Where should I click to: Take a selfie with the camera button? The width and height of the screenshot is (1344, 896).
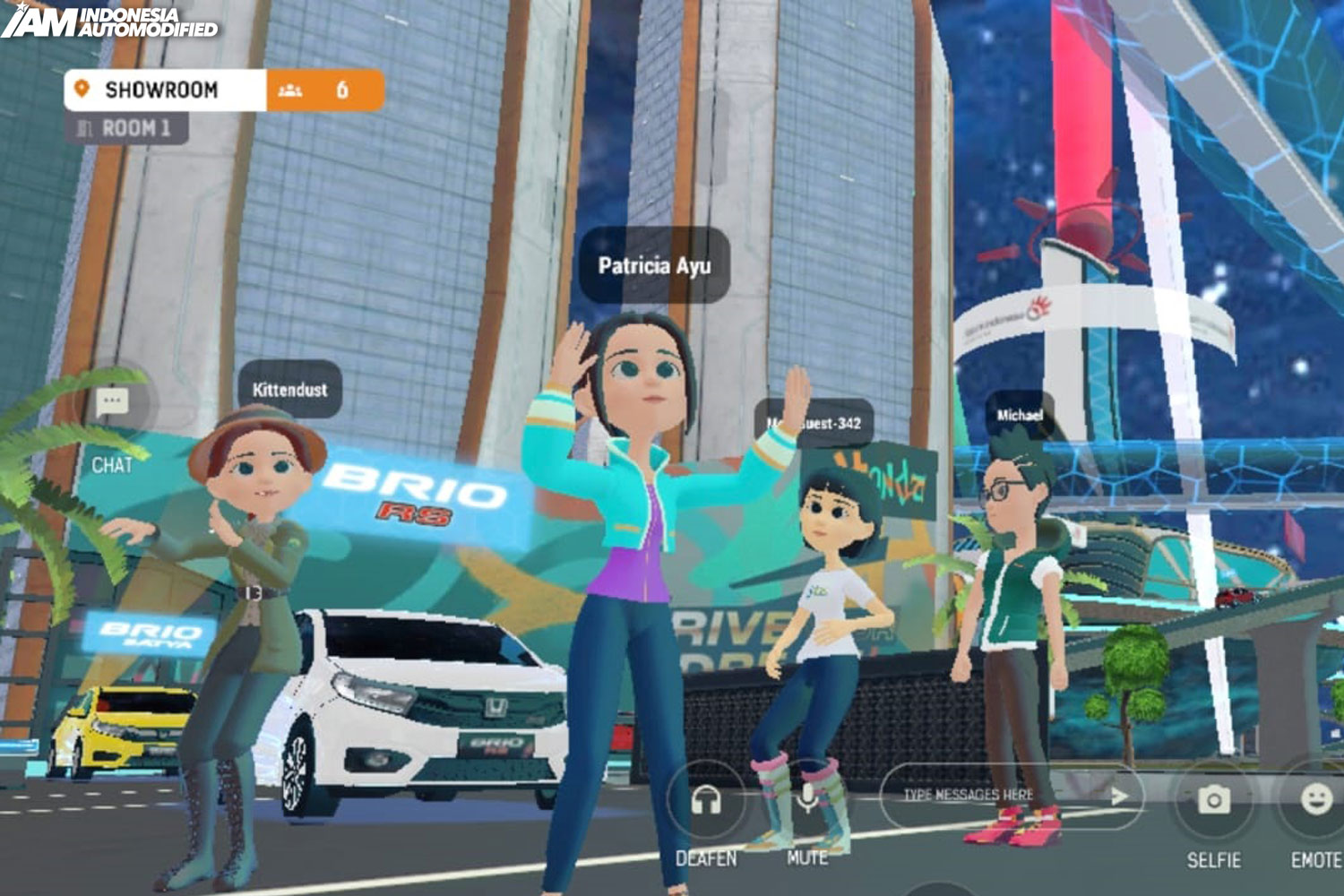1214,800
